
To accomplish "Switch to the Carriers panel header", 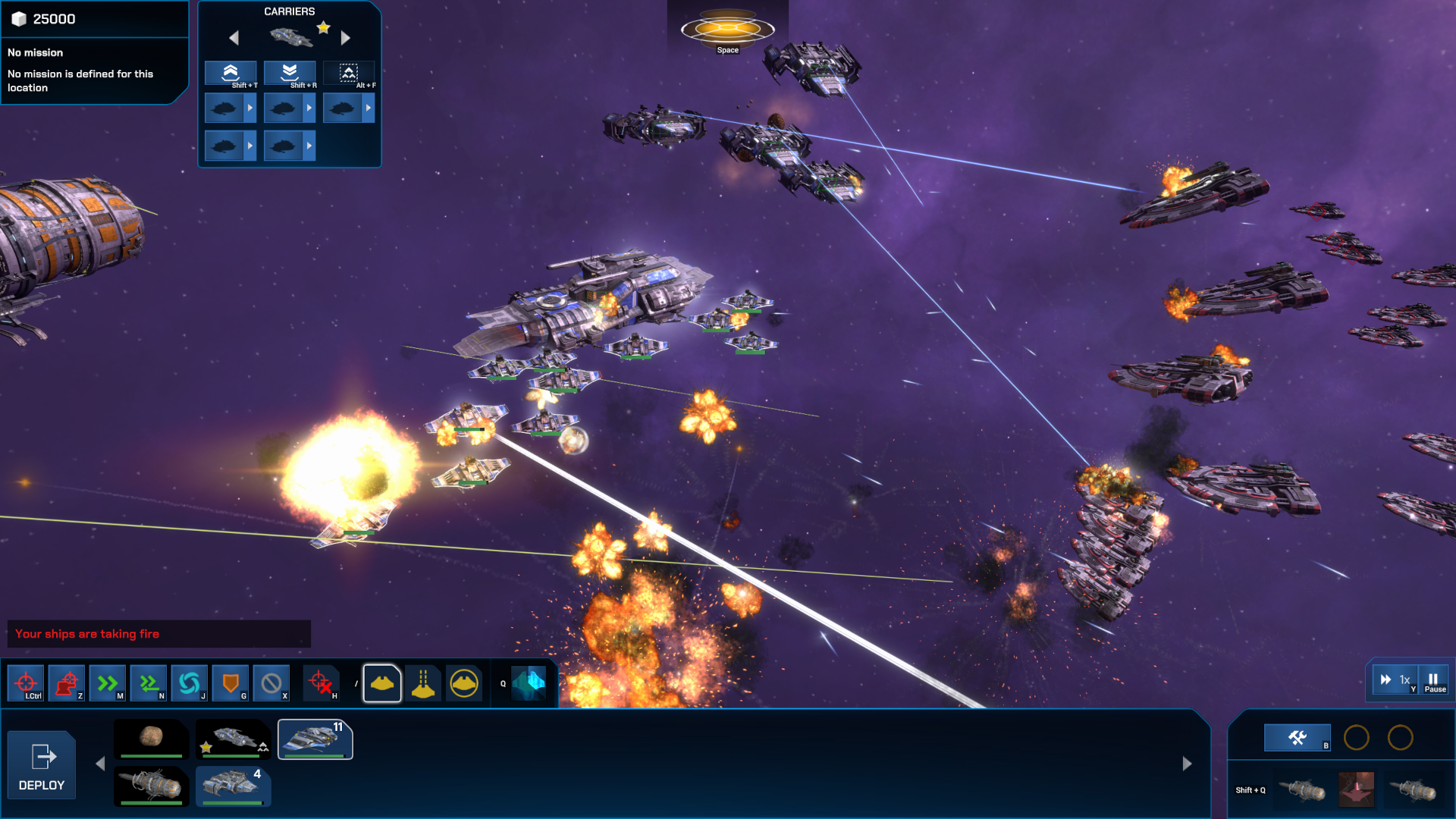I will tap(289, 11).
